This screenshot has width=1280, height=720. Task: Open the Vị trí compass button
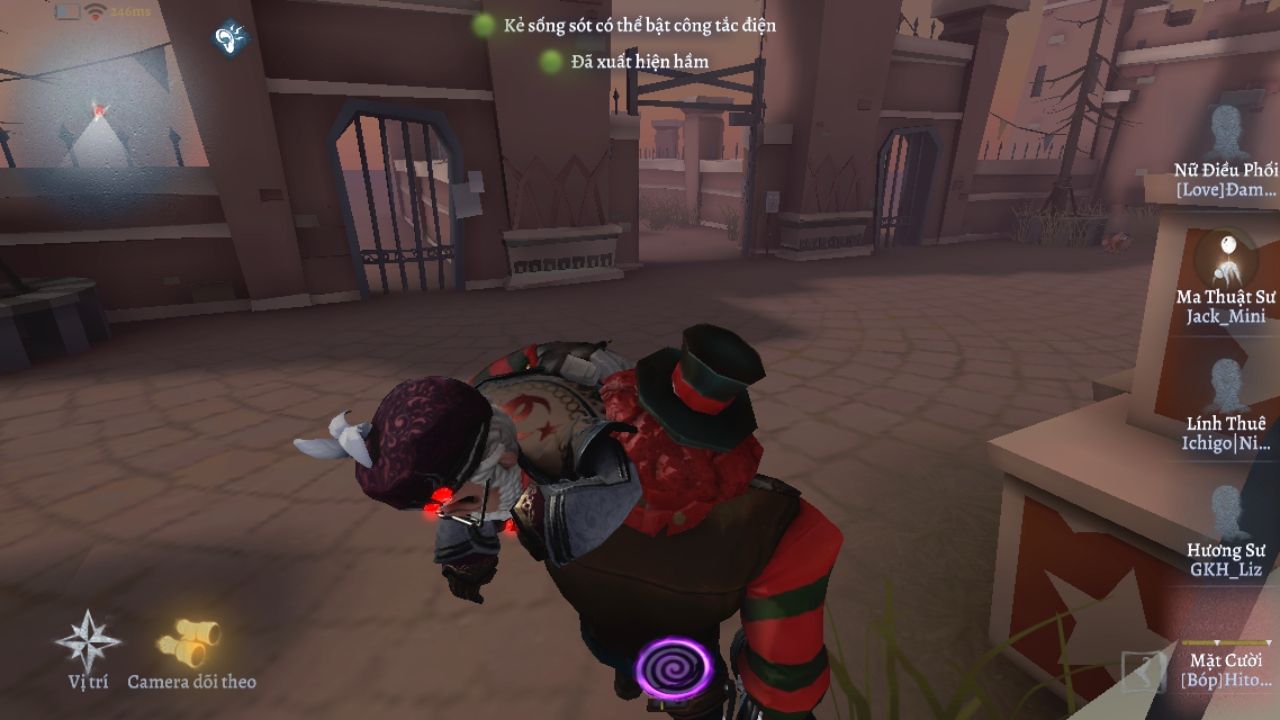88,643
